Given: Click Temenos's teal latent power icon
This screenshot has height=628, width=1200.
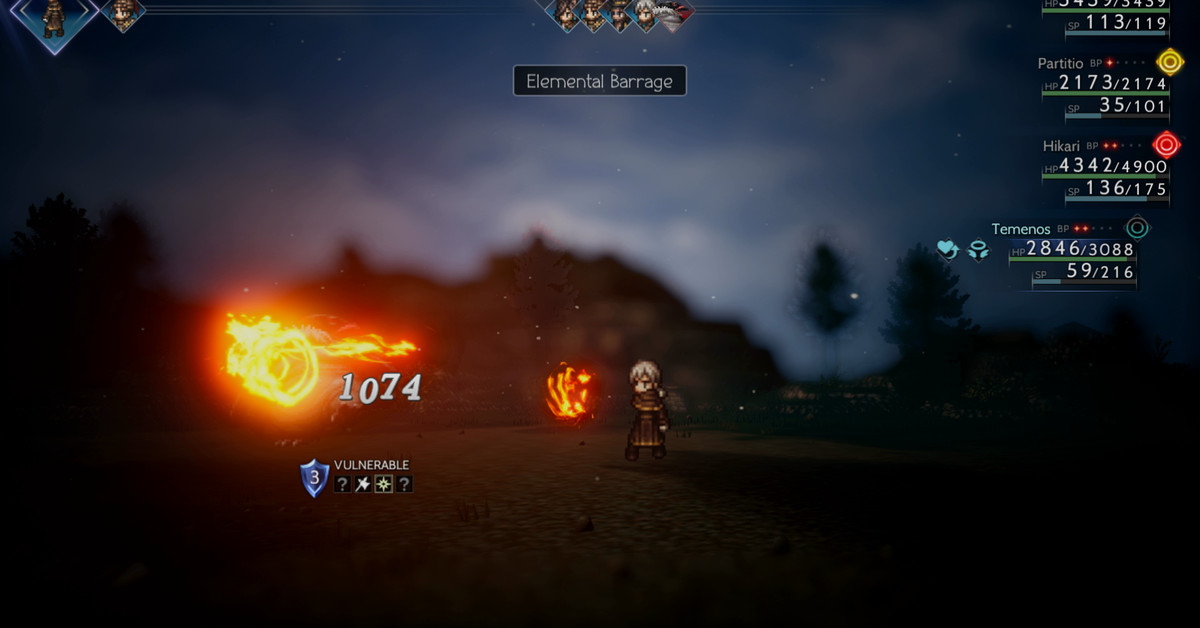Looking at the screenshot, I should (1137, 228).
